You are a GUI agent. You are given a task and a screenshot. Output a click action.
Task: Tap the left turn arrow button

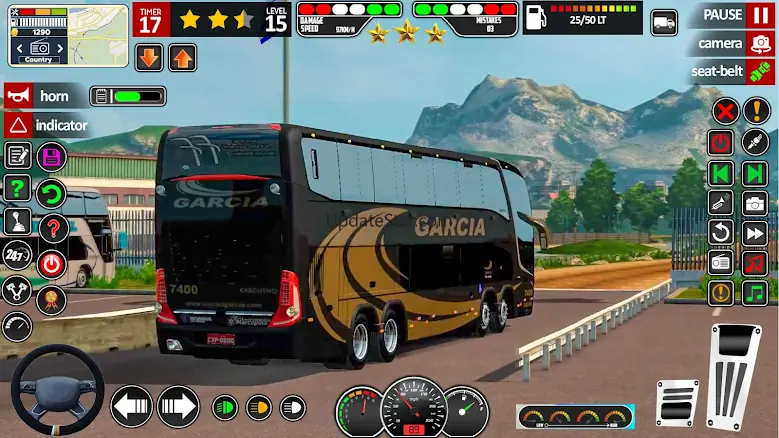point(130,406)
